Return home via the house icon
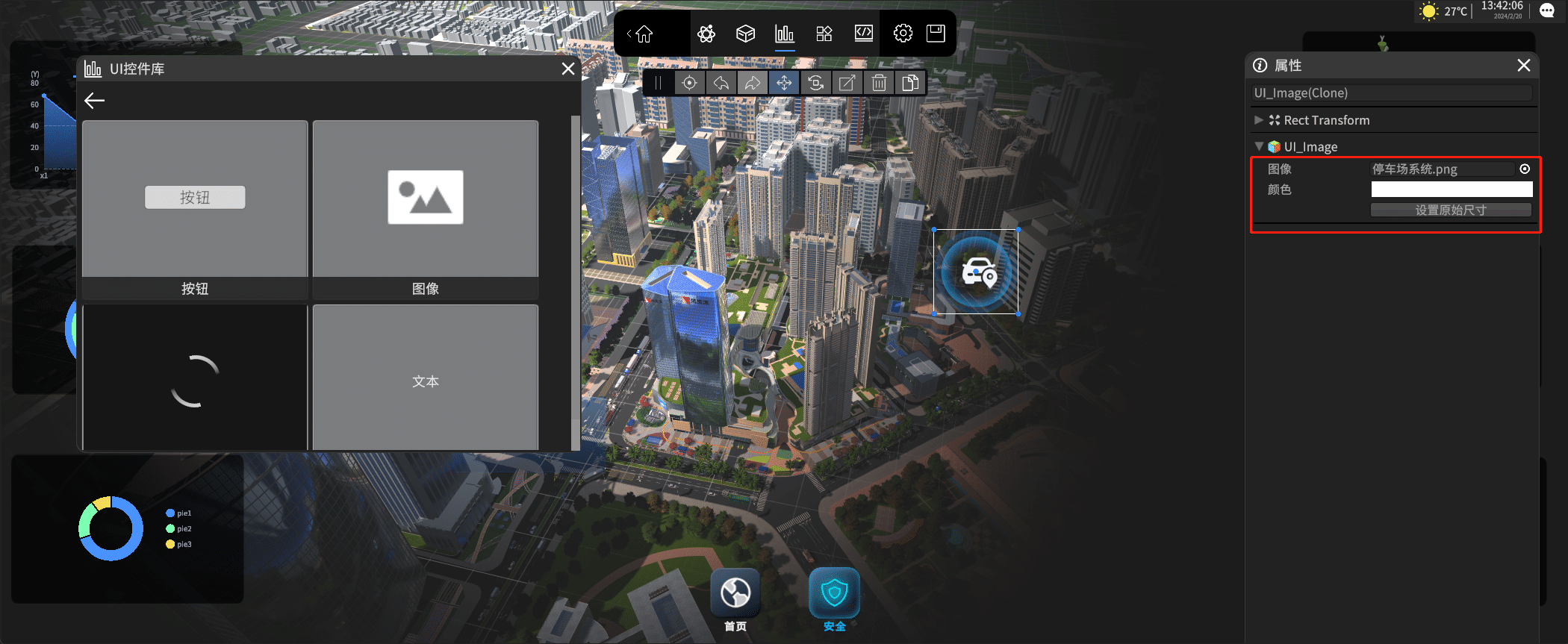Viewport: 1568px width, 644px height. tap(644, 34)
